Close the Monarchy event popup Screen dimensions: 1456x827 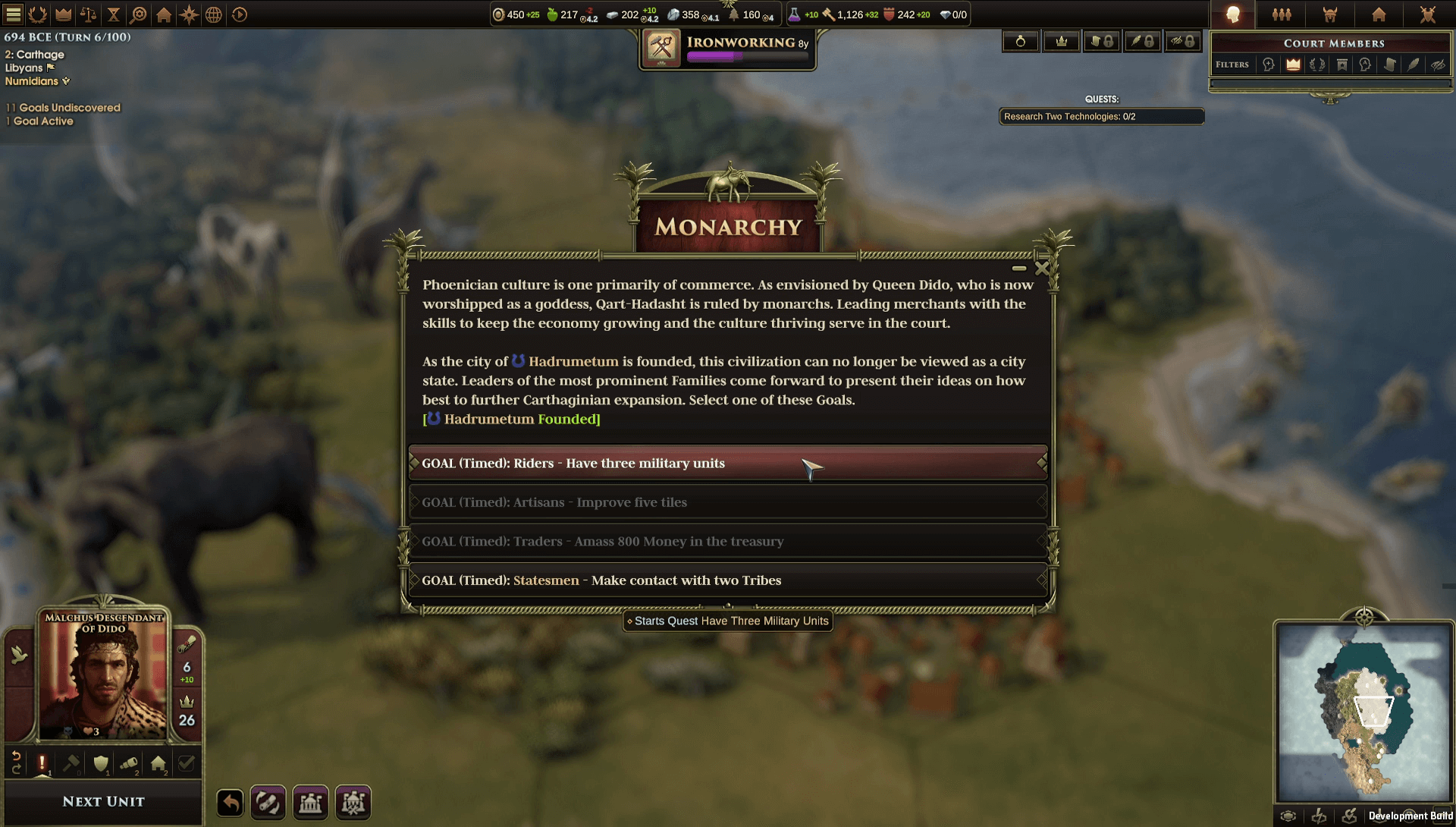click(x=1042, y=269)
